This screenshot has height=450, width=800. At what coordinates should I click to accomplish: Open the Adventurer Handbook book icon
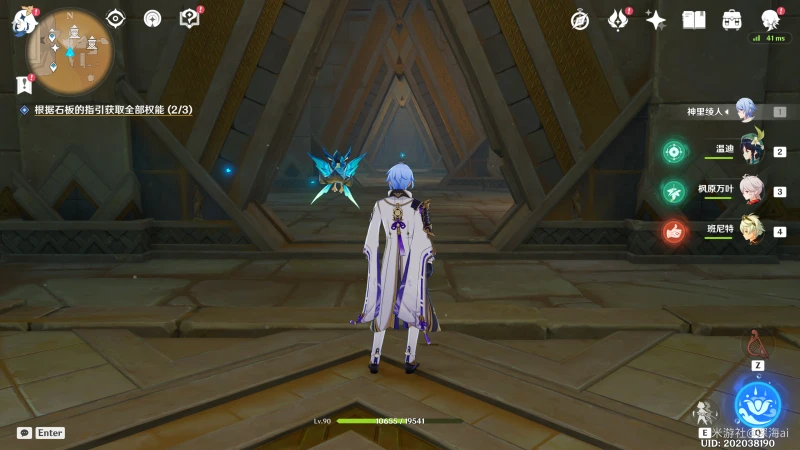pyautogui.click(x=694, y=20)
